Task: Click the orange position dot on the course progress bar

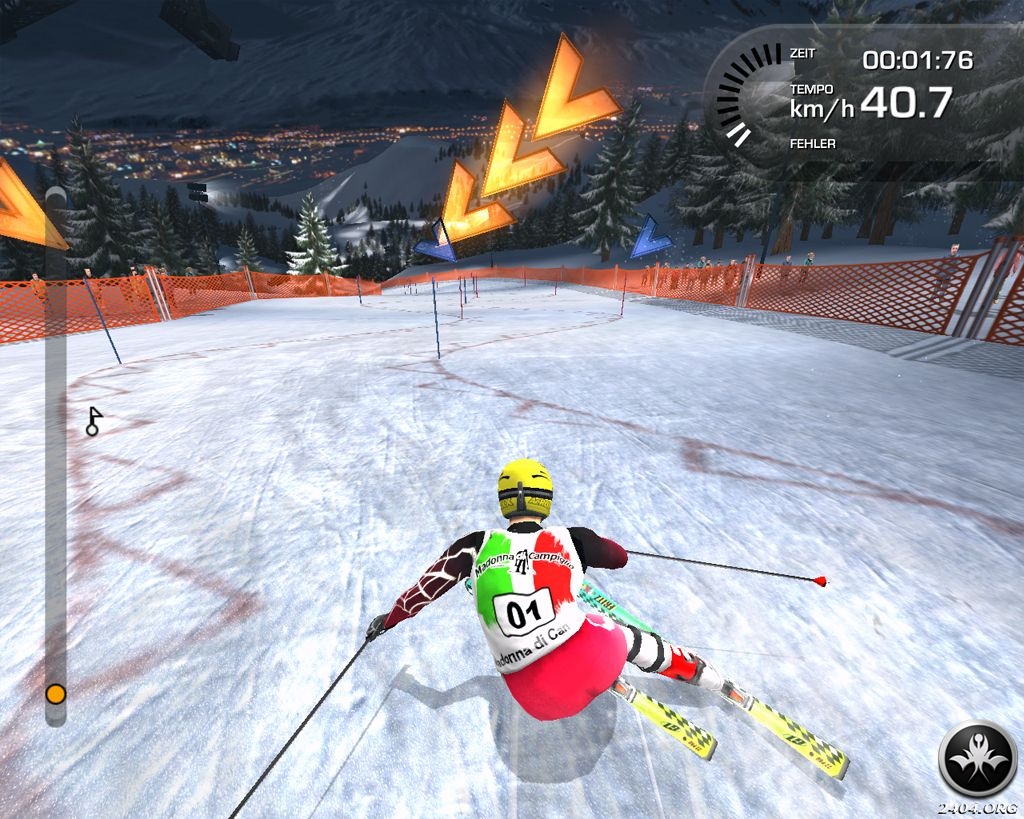Action: [x=56, y=693]
